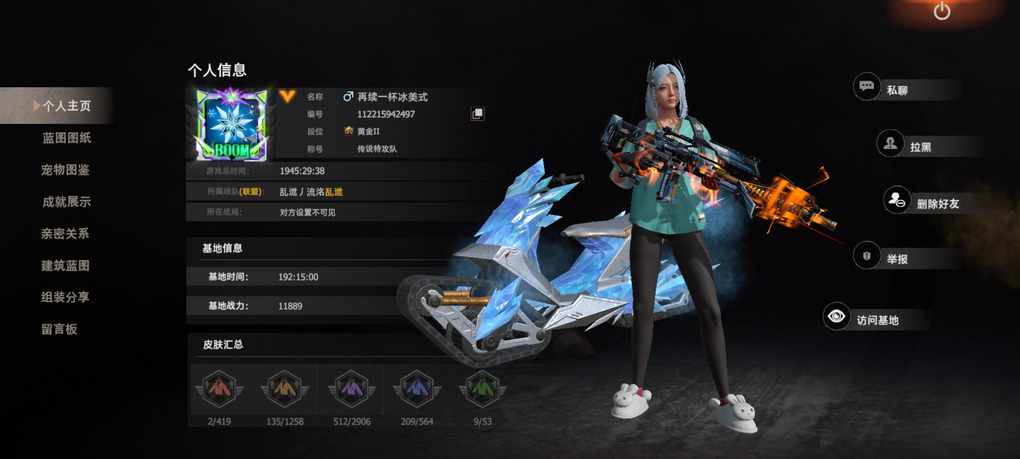Screen dimensions: 1020x459
Task: Select the green skin category icon
Action: [482, 387]
